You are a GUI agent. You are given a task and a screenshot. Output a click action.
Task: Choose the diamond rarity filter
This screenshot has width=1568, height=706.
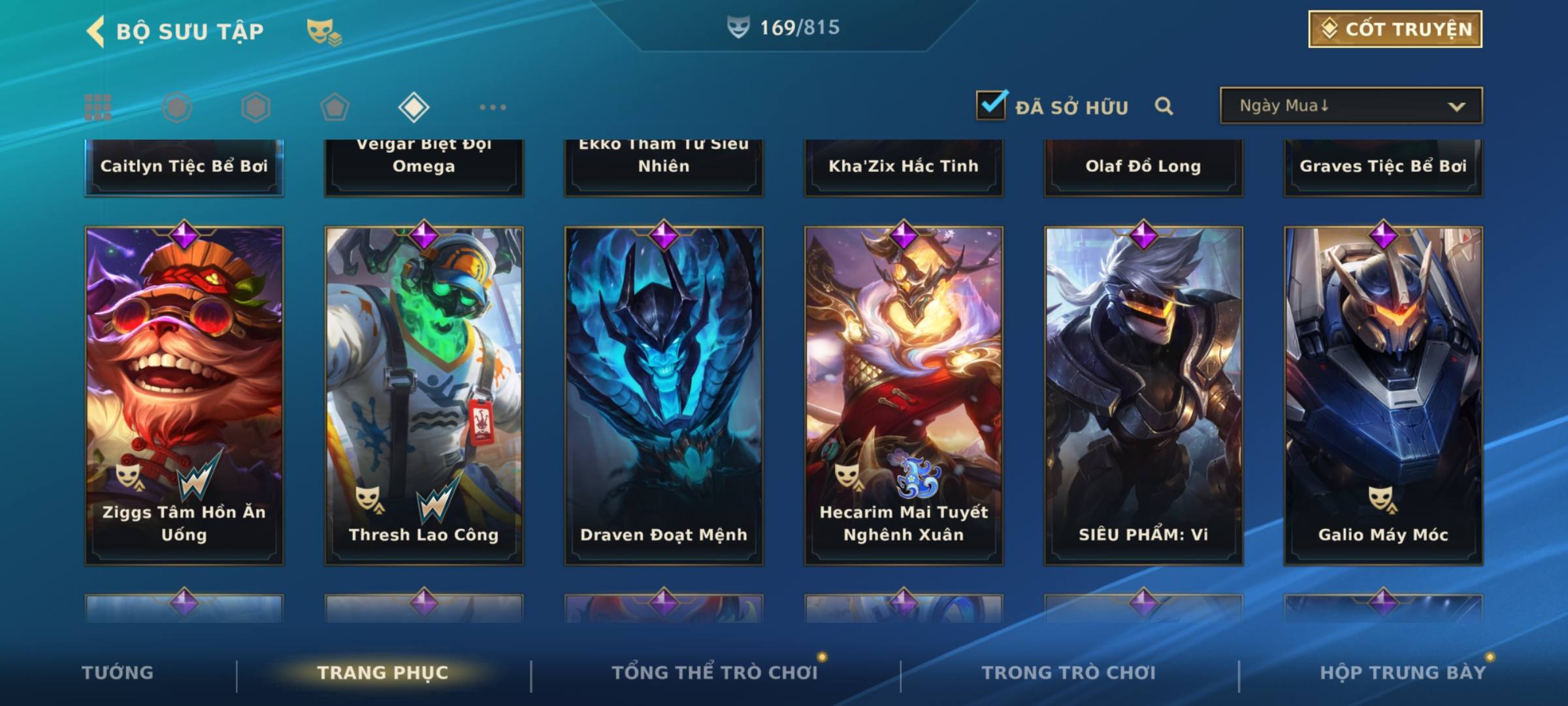(414, 107)
